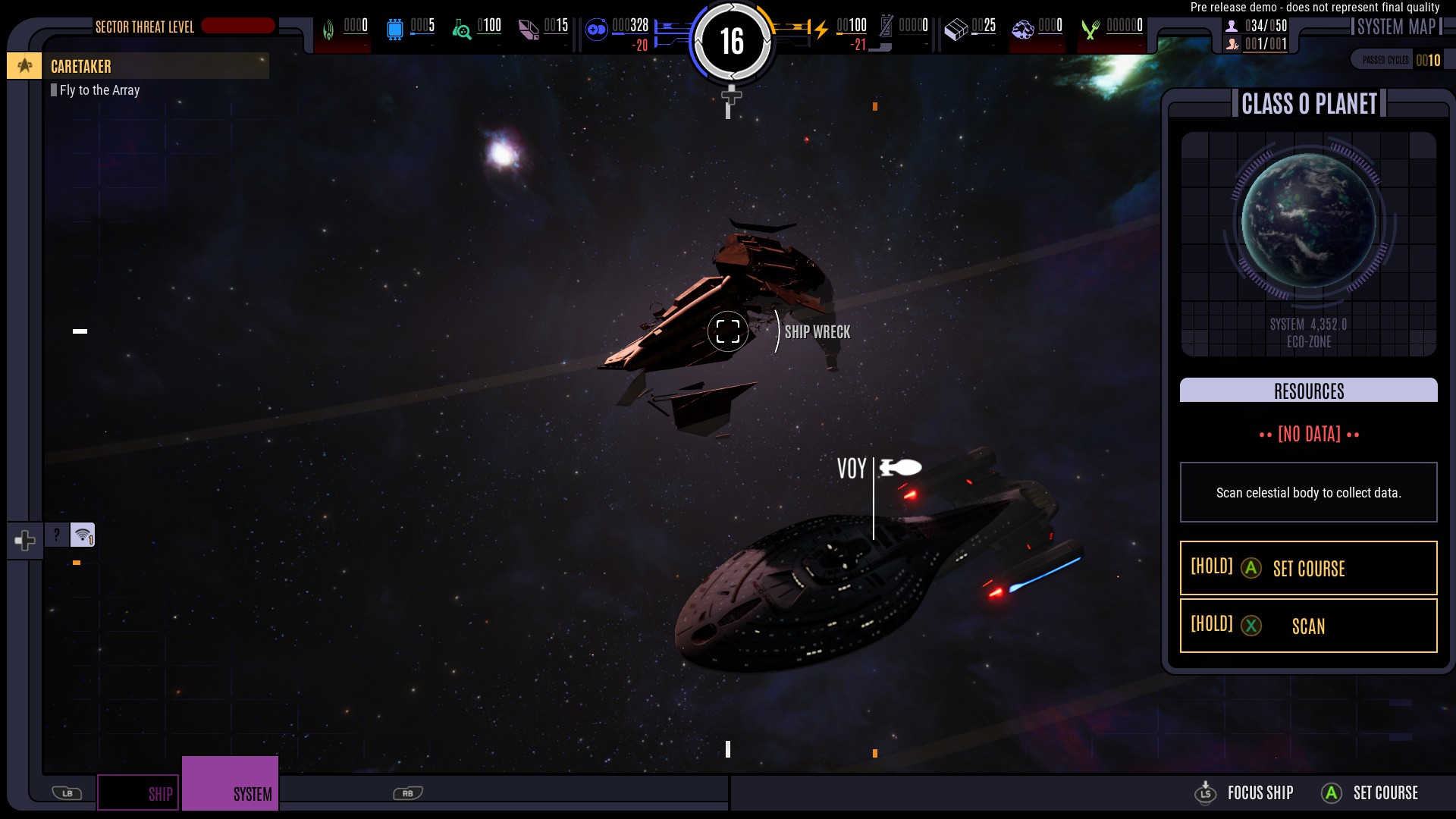Screen dimensions: 1456x819
Task: Open the RESOURCES section header
Action: pyautogui.click(x=1308, y=391)
